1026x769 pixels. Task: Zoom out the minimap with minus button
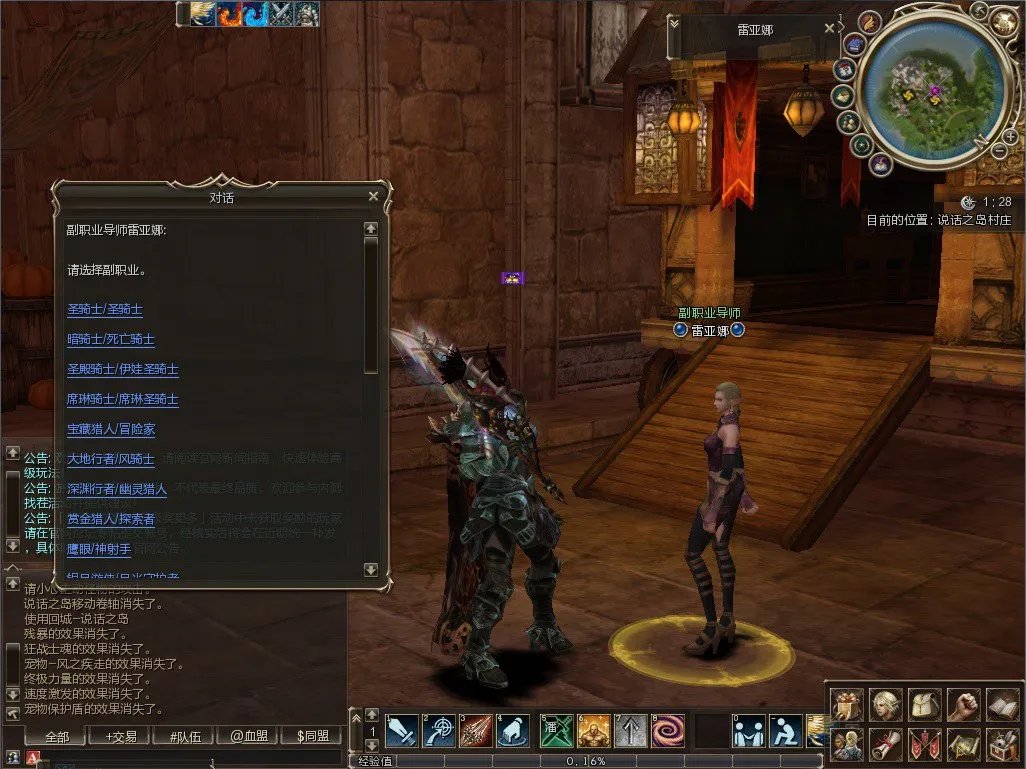[999, 150]
